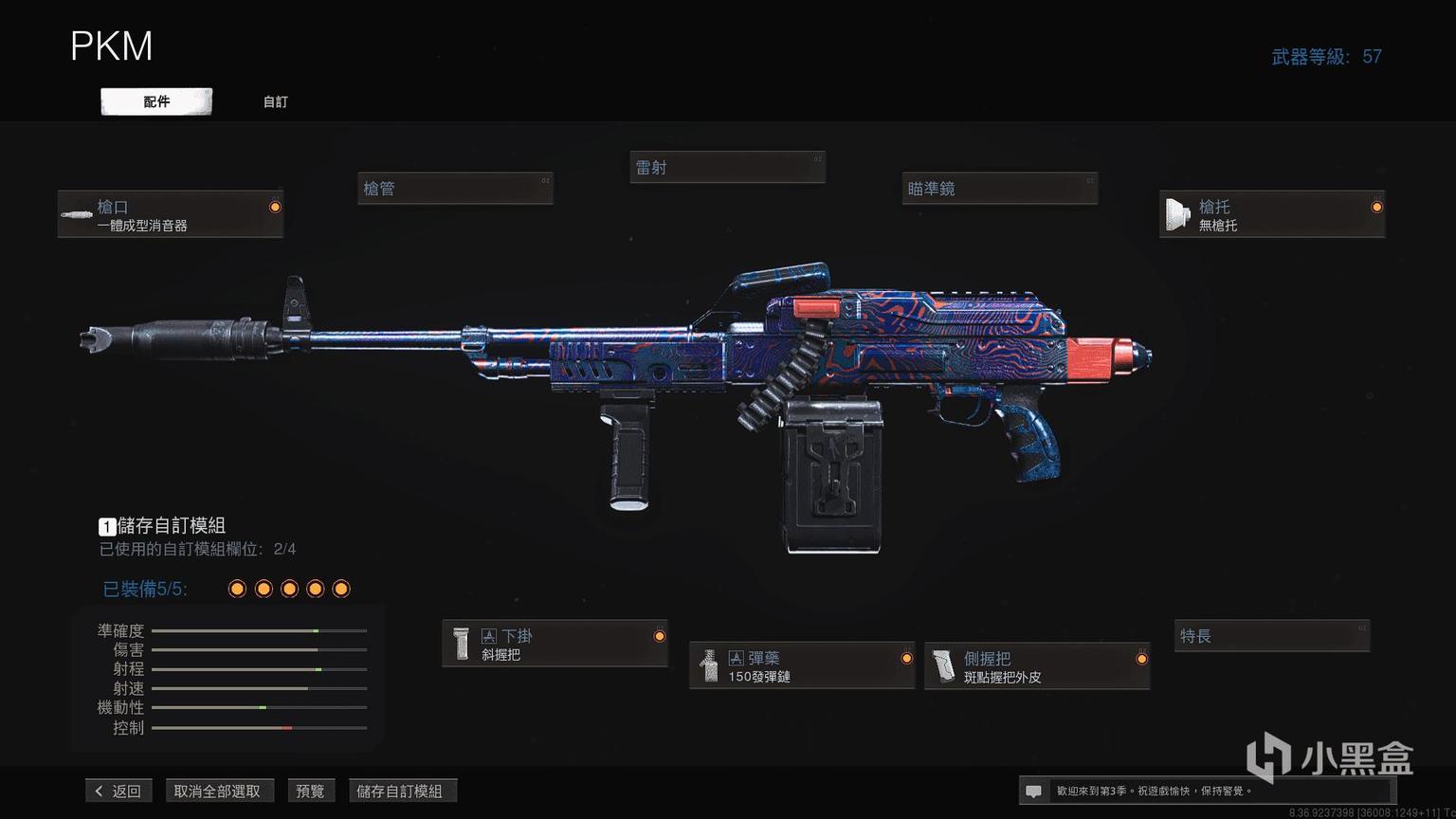Select the 槍托 stock slot
The image size is (1456, 819).
tap(1271, 214)
